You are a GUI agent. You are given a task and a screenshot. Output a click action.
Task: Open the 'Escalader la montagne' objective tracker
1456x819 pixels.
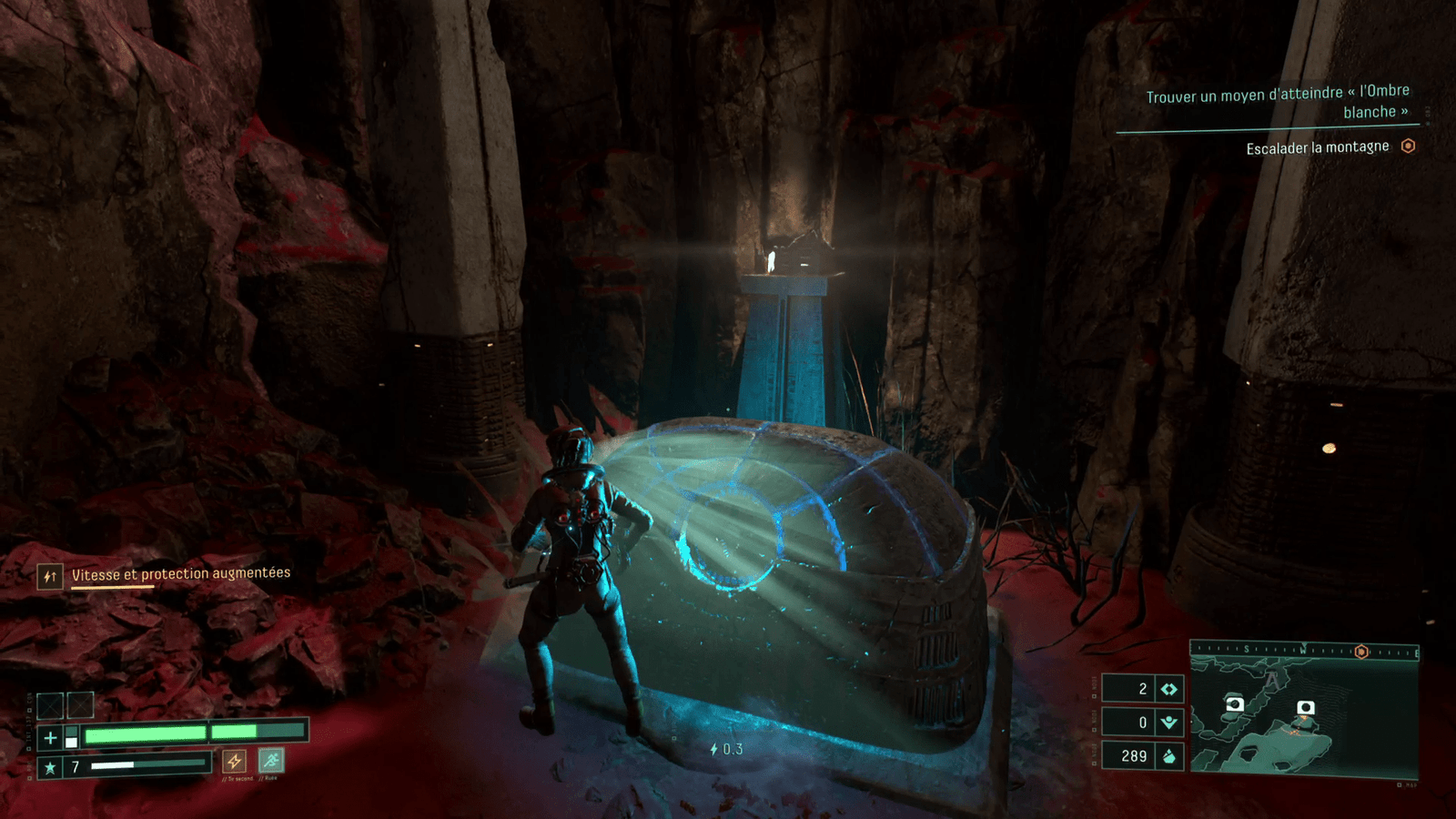click(x=1318, y=147)
